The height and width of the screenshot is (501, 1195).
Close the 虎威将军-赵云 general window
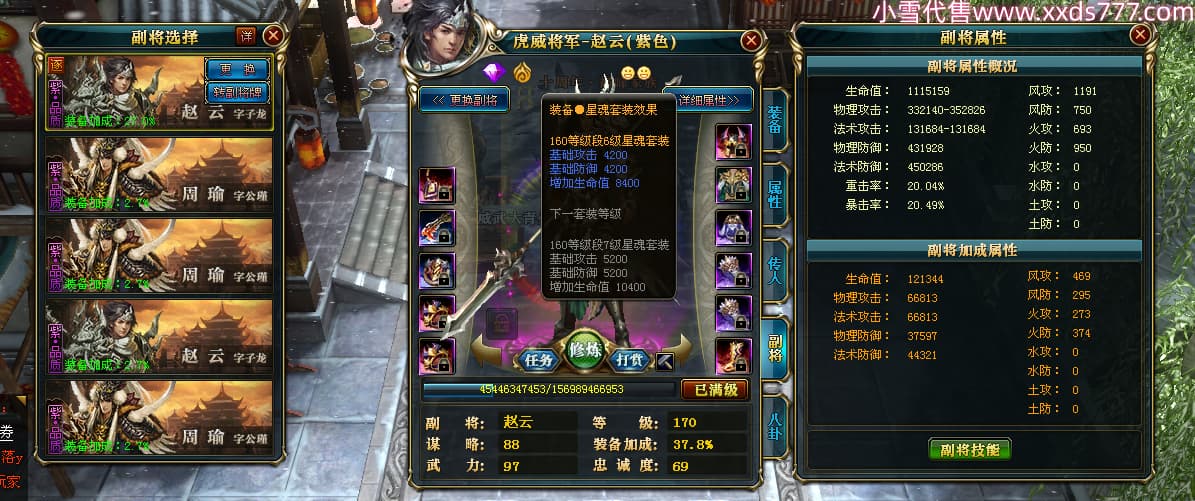[751, 41]
